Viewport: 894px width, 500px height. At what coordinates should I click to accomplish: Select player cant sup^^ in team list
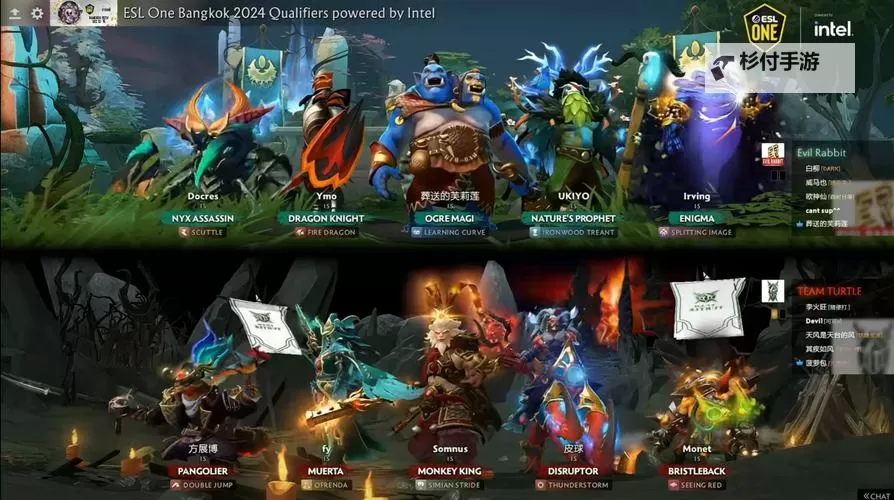tap(822, 211)
